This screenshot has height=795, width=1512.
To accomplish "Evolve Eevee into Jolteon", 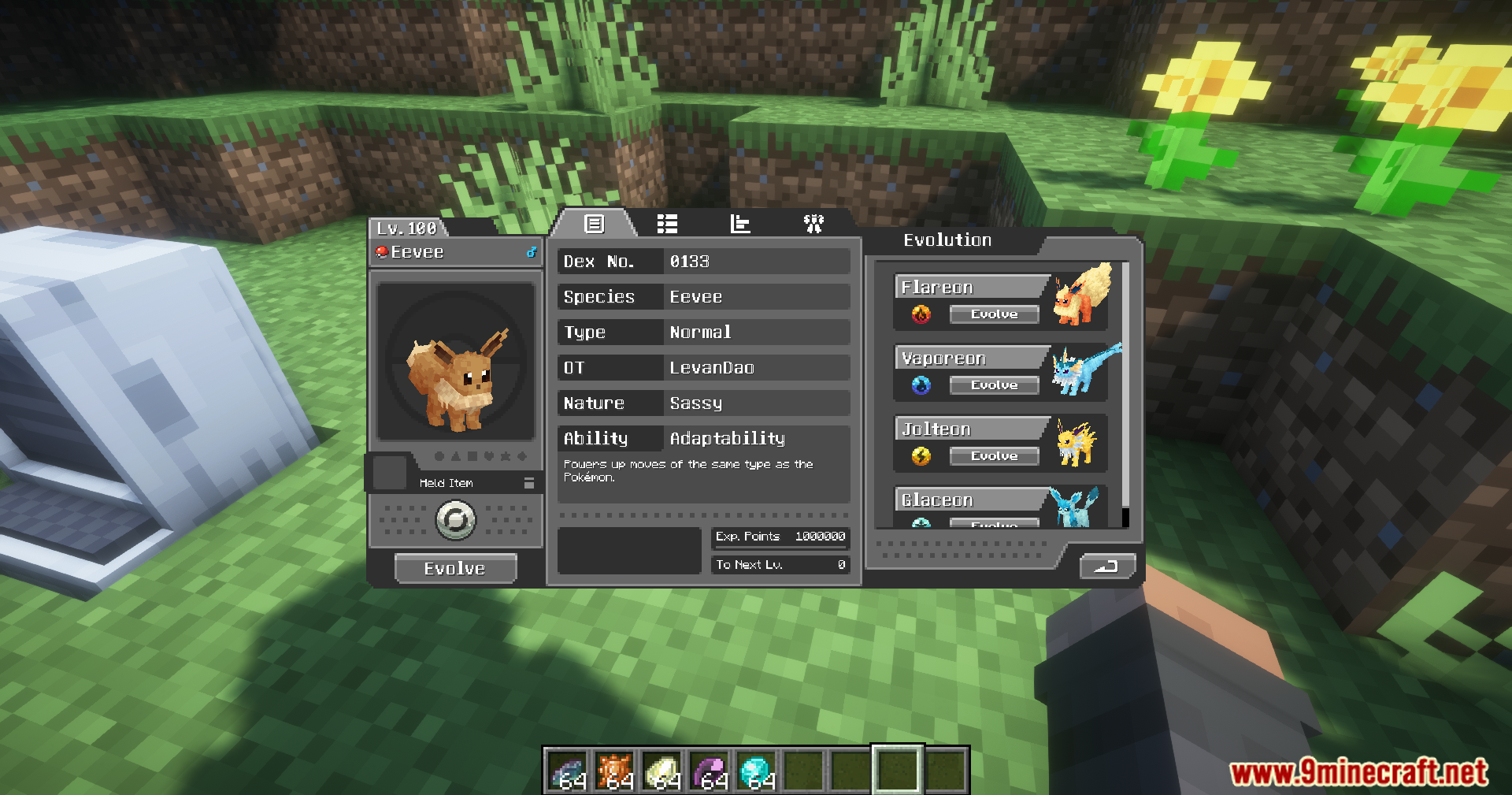I will tap(994, 456).
